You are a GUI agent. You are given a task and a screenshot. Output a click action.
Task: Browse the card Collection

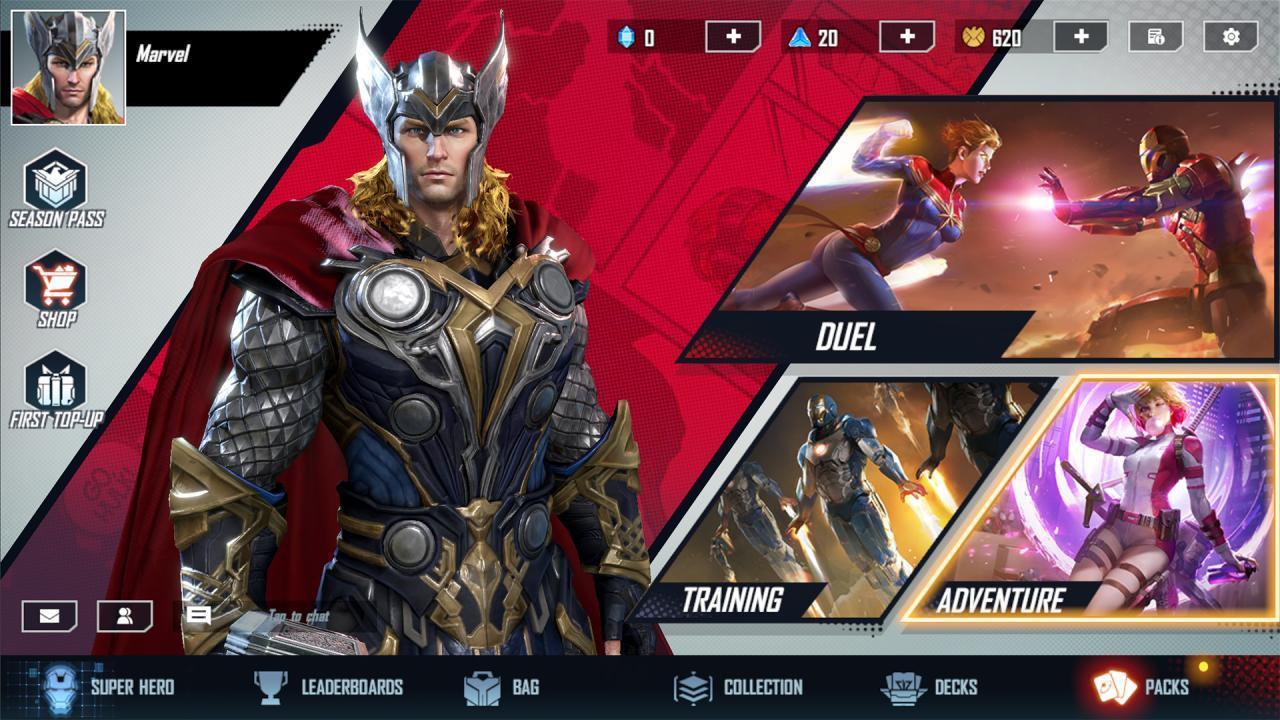tap(738, 687)
